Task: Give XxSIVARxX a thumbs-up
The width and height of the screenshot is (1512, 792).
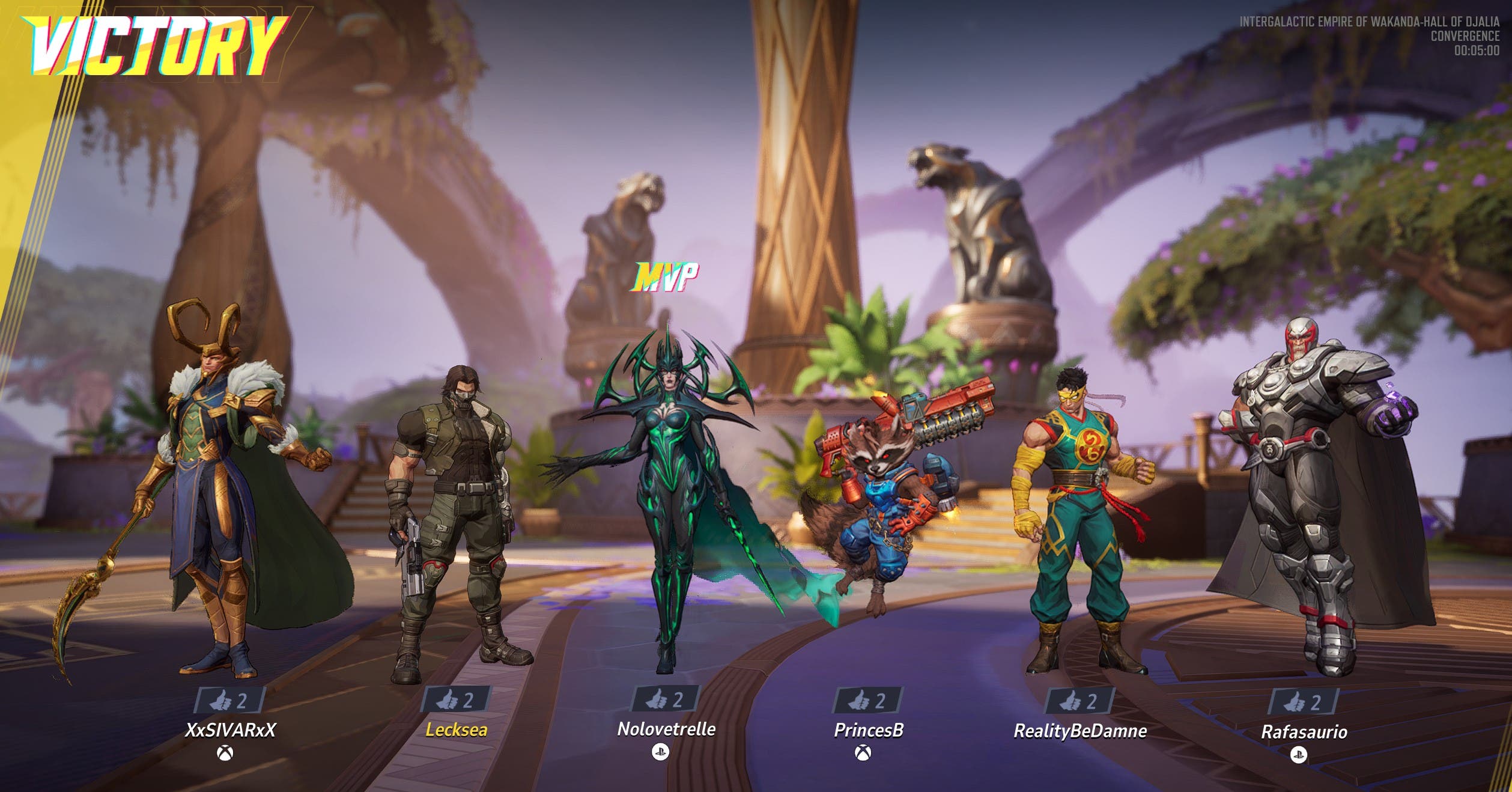Action: pos(229,700)
